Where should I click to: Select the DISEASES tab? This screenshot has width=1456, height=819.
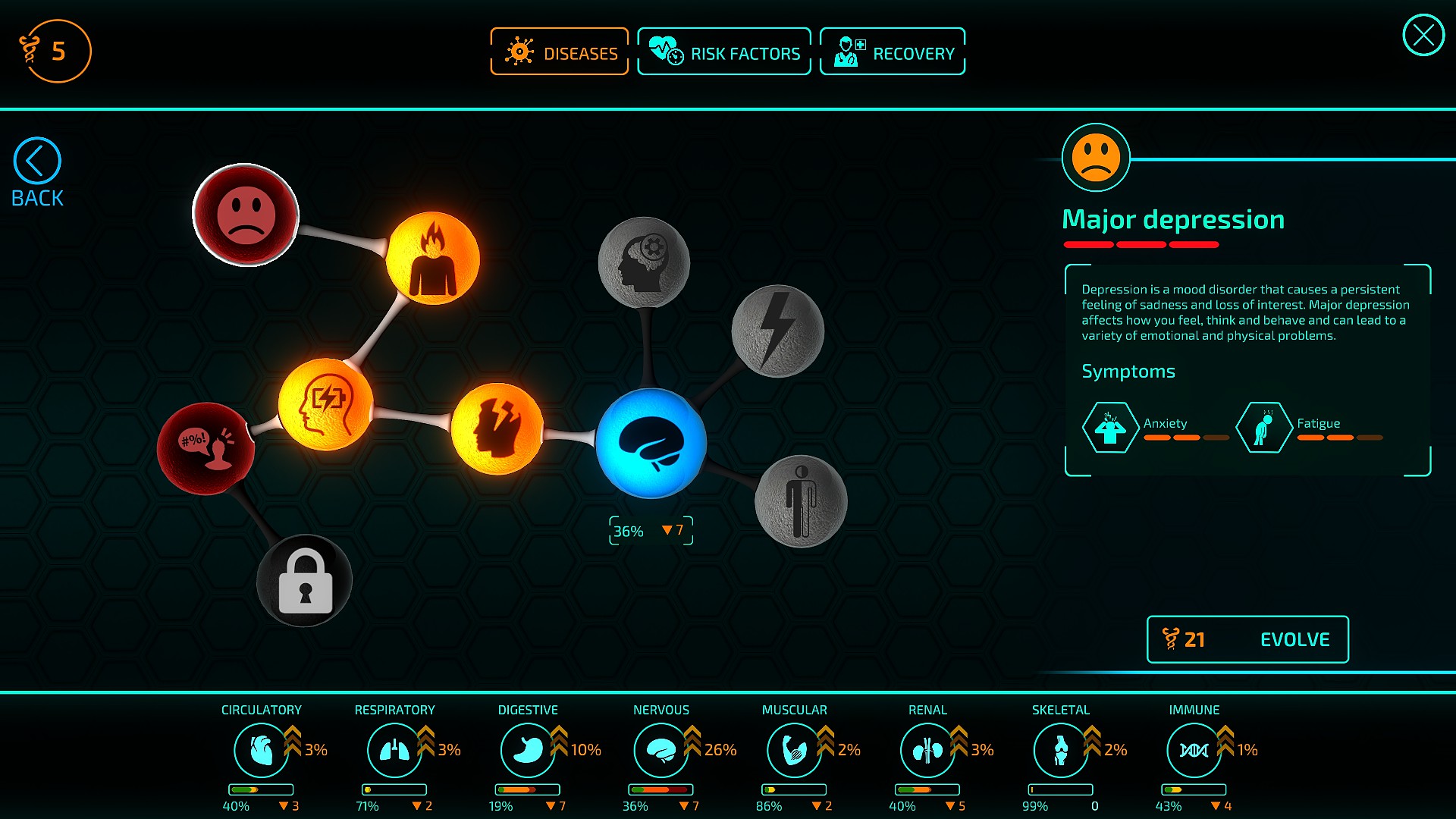pos(559,51)
